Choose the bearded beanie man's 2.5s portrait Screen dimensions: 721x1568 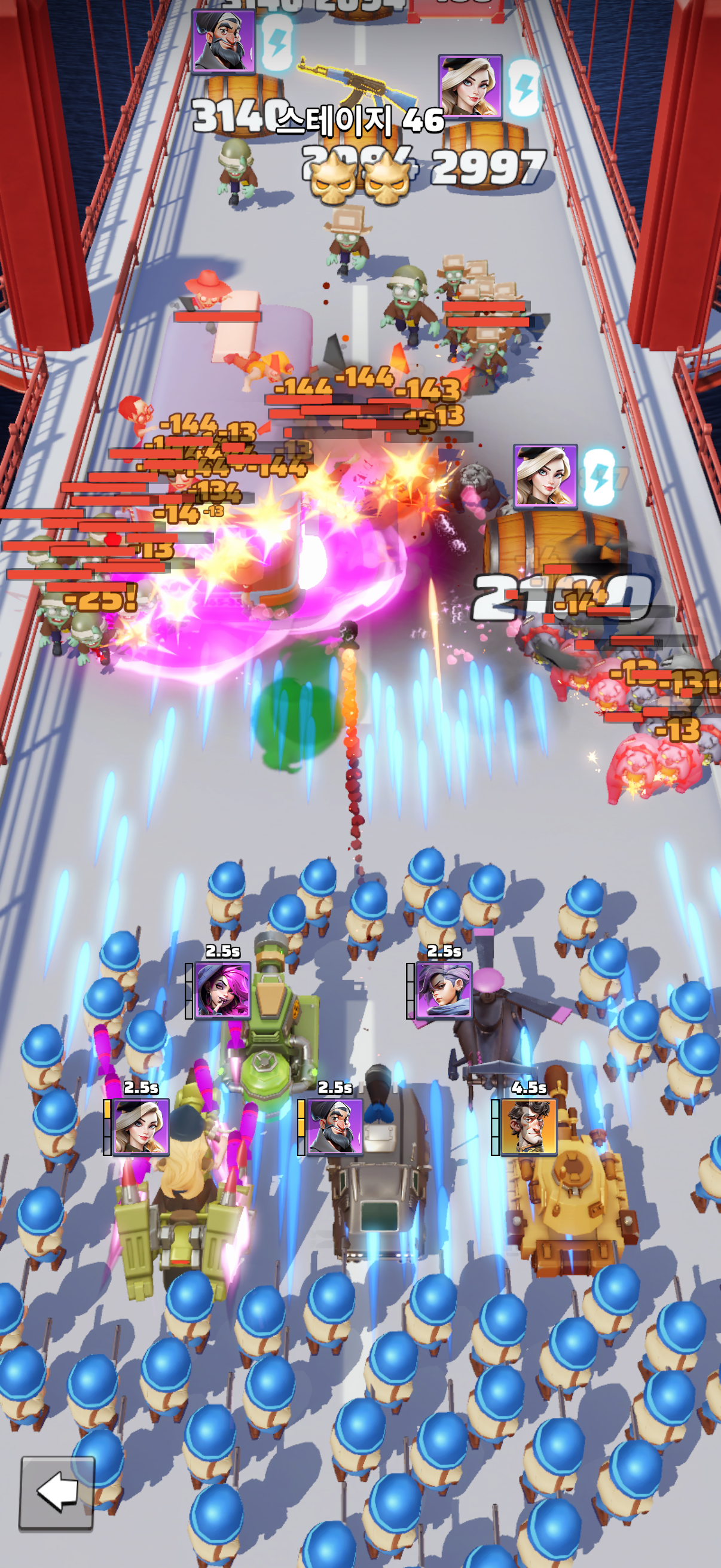tap(335, 1127)
